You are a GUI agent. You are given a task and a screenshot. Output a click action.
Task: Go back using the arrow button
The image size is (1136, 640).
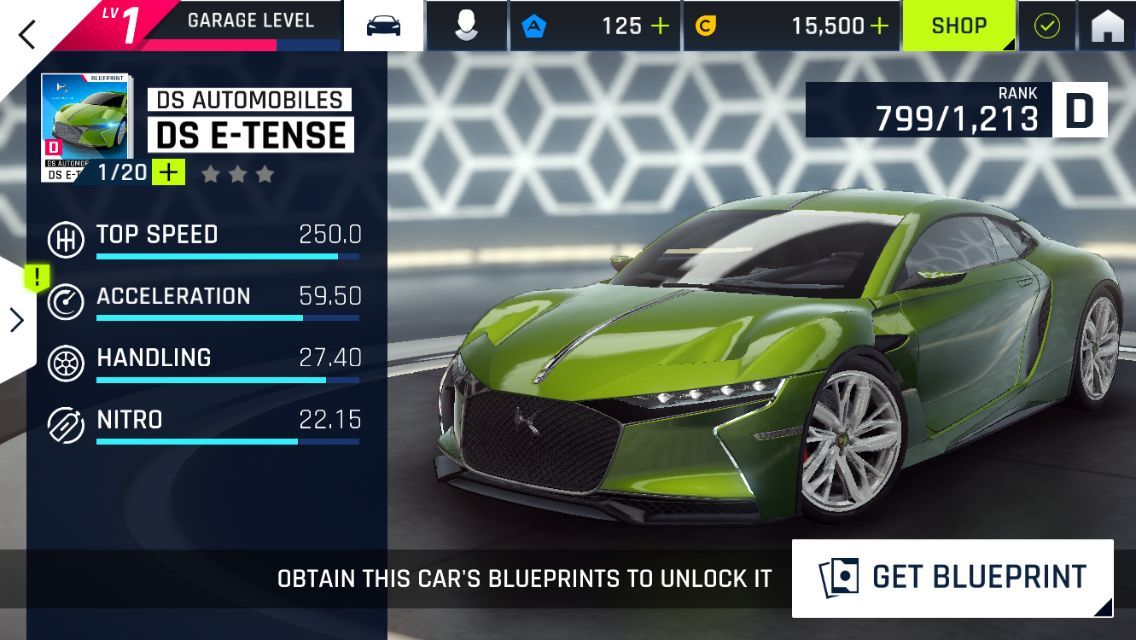click(x=27, y=33)
